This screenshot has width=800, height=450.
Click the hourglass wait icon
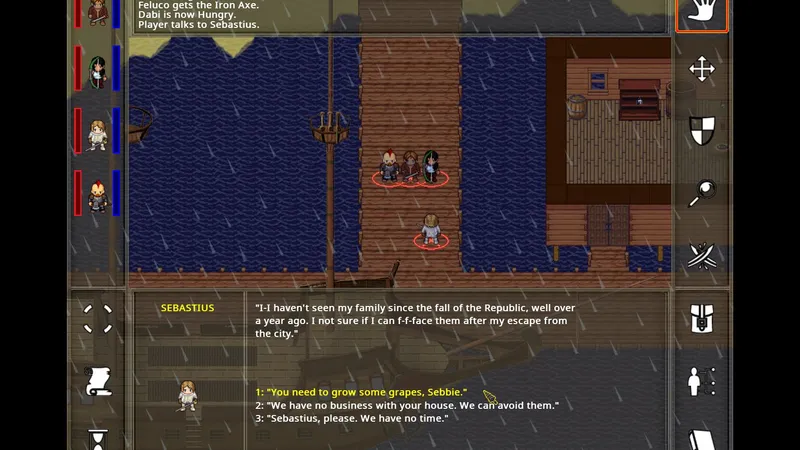[x=98, y=438]
